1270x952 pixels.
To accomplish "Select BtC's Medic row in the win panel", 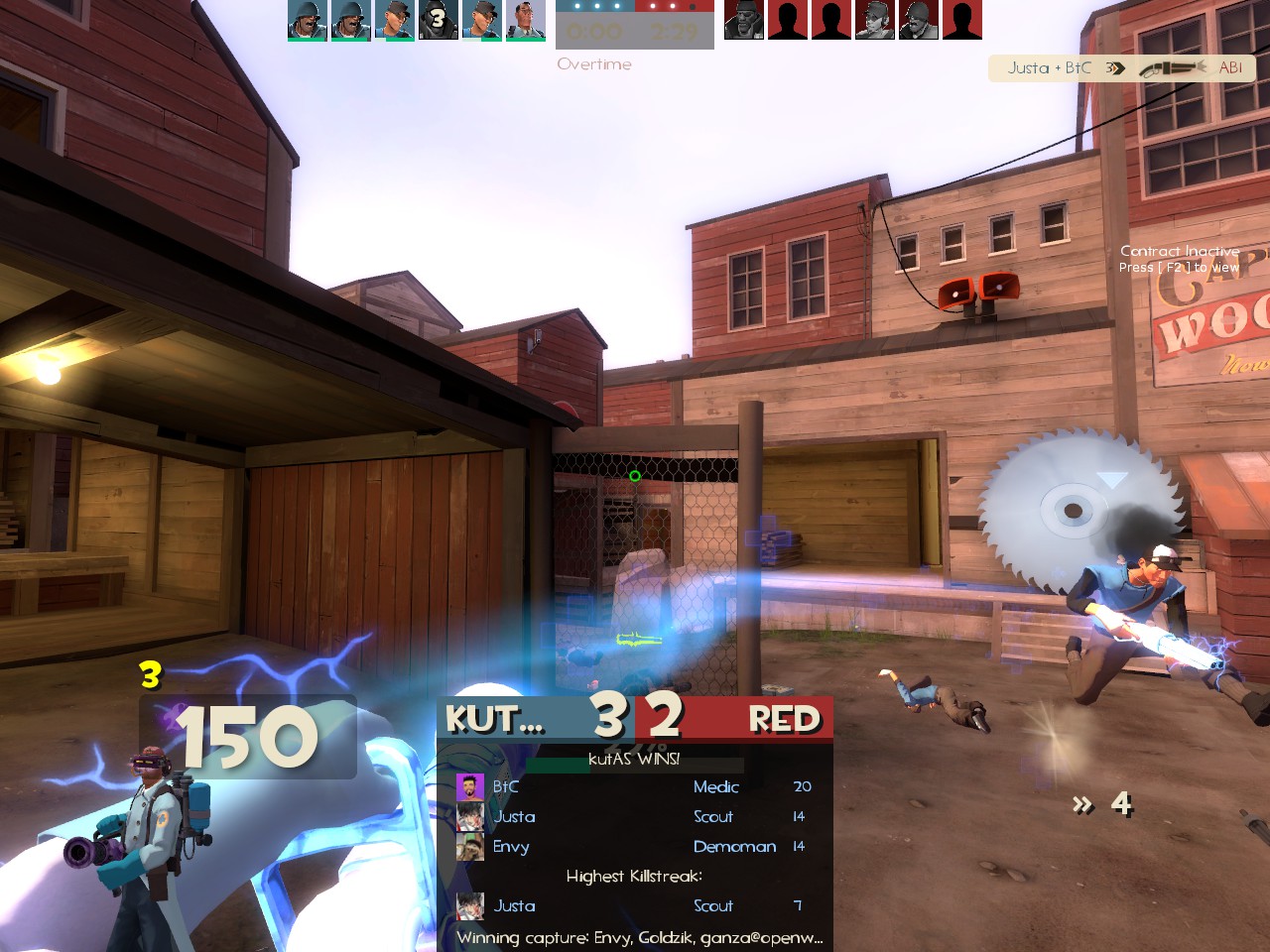I will [x=635, y=787].
